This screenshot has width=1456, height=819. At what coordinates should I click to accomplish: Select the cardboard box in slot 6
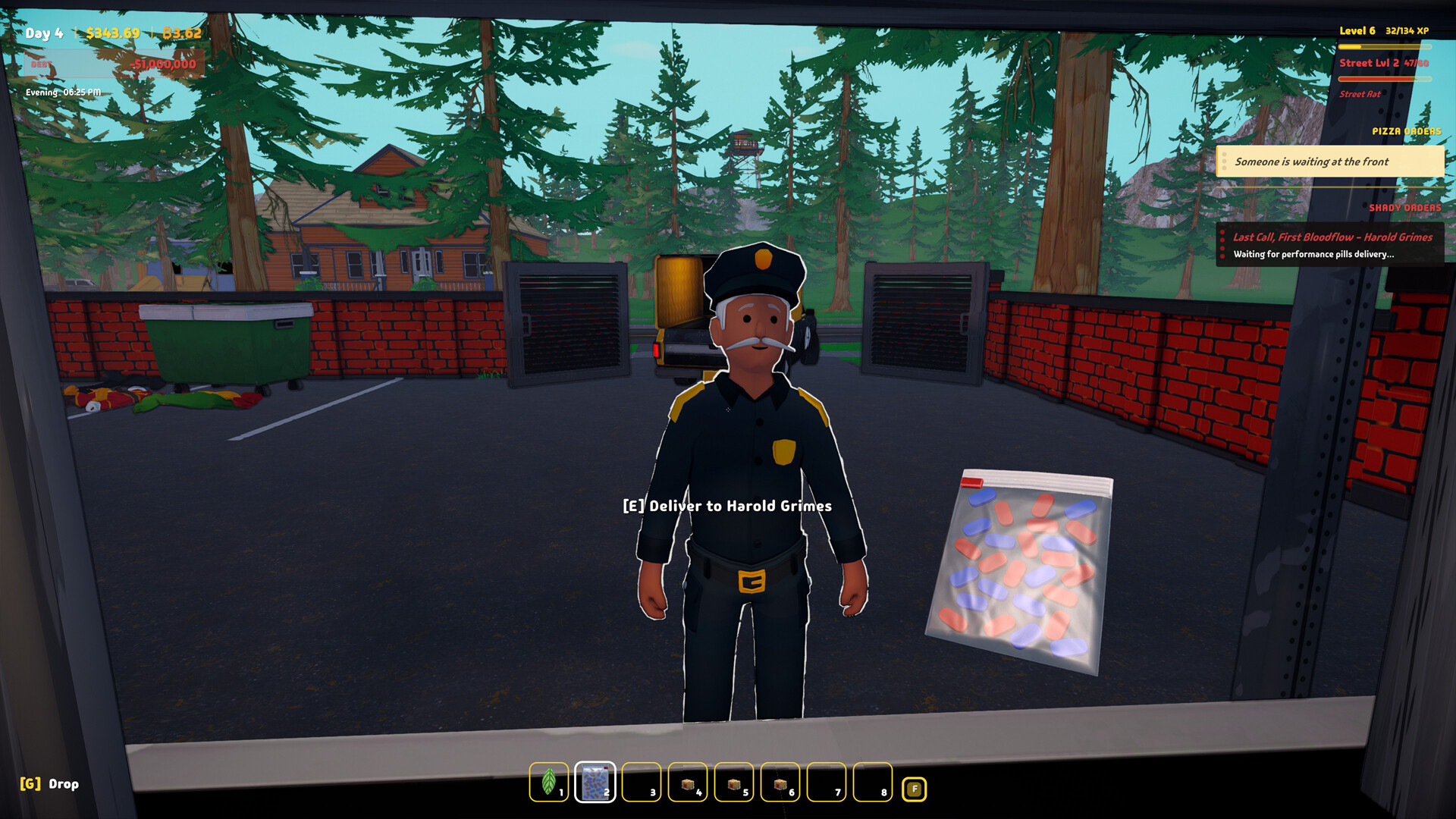click(780, 782)
